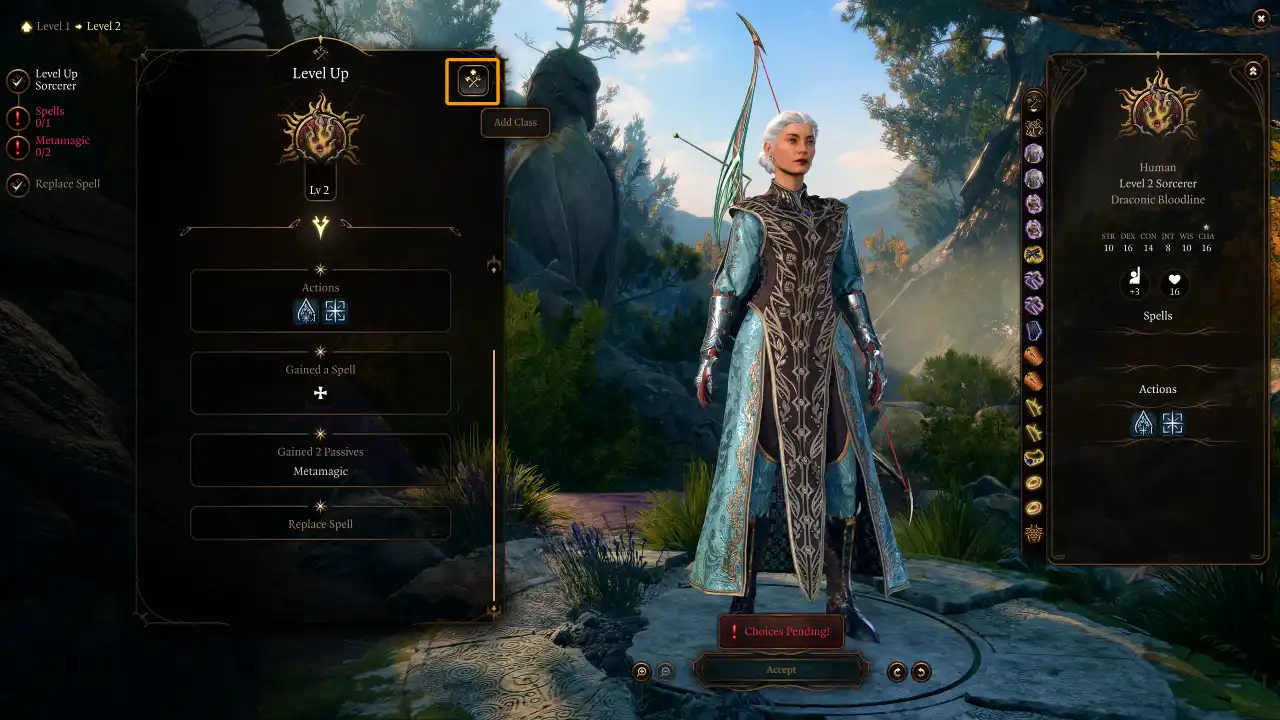Screen dimensions: 1280x720
Task: Rotate the character counter-clockwise
Action: [x=921, y=672]
